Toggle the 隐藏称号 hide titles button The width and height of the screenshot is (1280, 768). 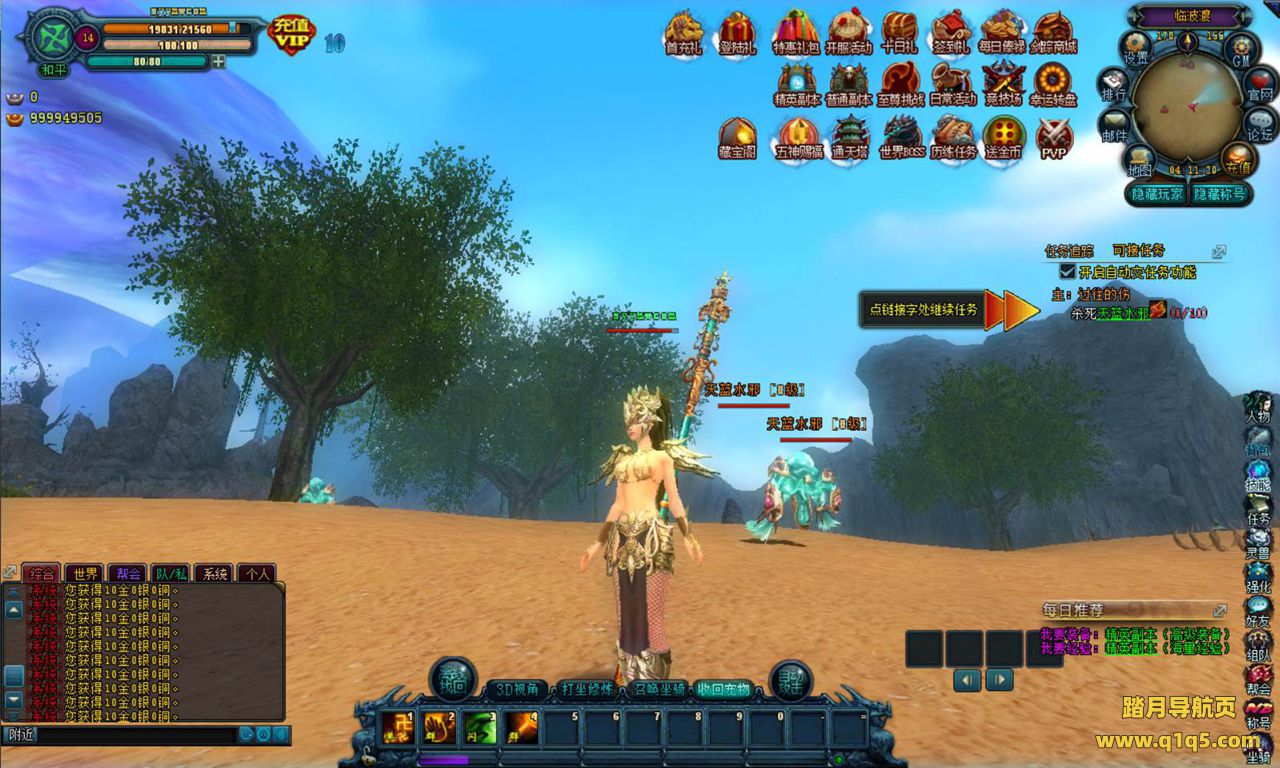(1219, 194)
